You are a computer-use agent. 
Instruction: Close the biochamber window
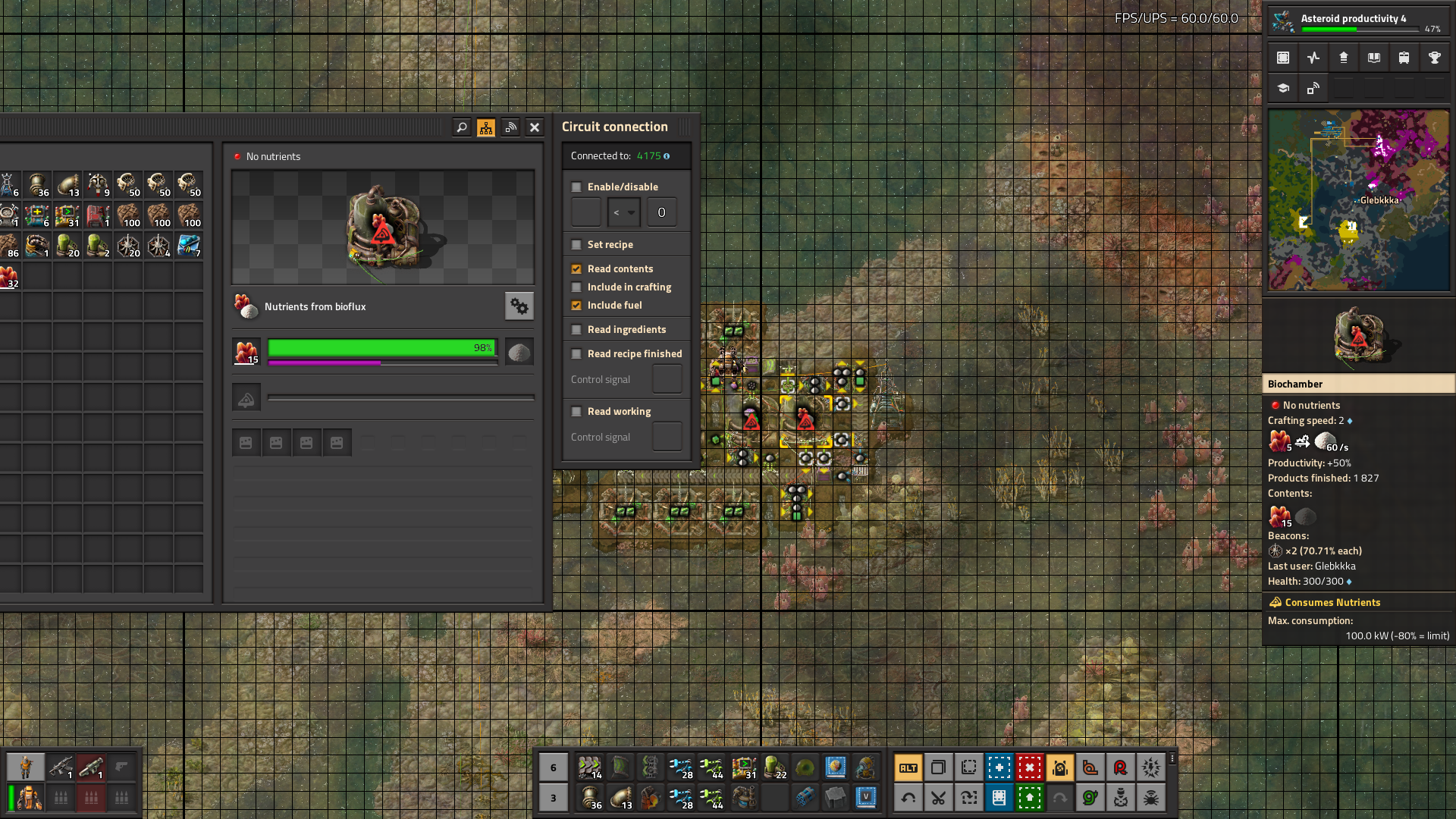(535, 127)
